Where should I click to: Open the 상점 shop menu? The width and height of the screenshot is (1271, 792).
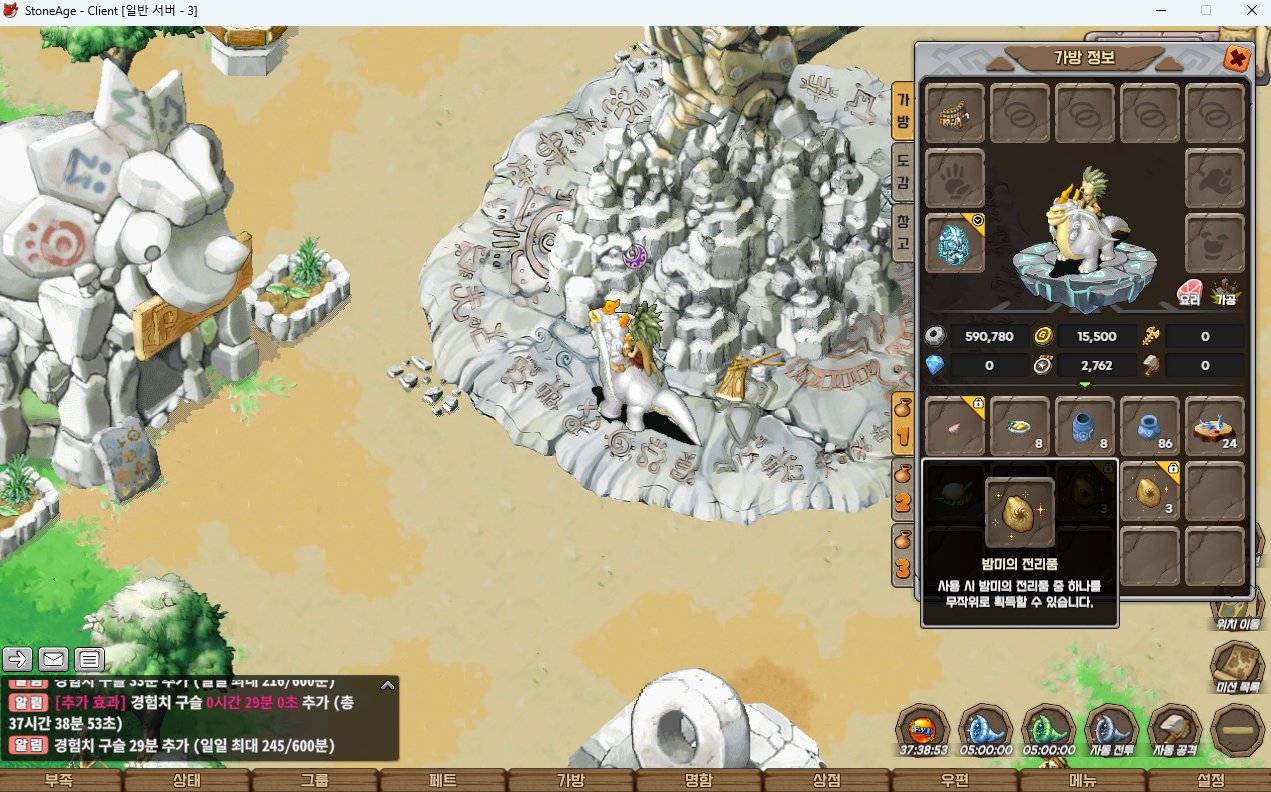coord(827,781)
